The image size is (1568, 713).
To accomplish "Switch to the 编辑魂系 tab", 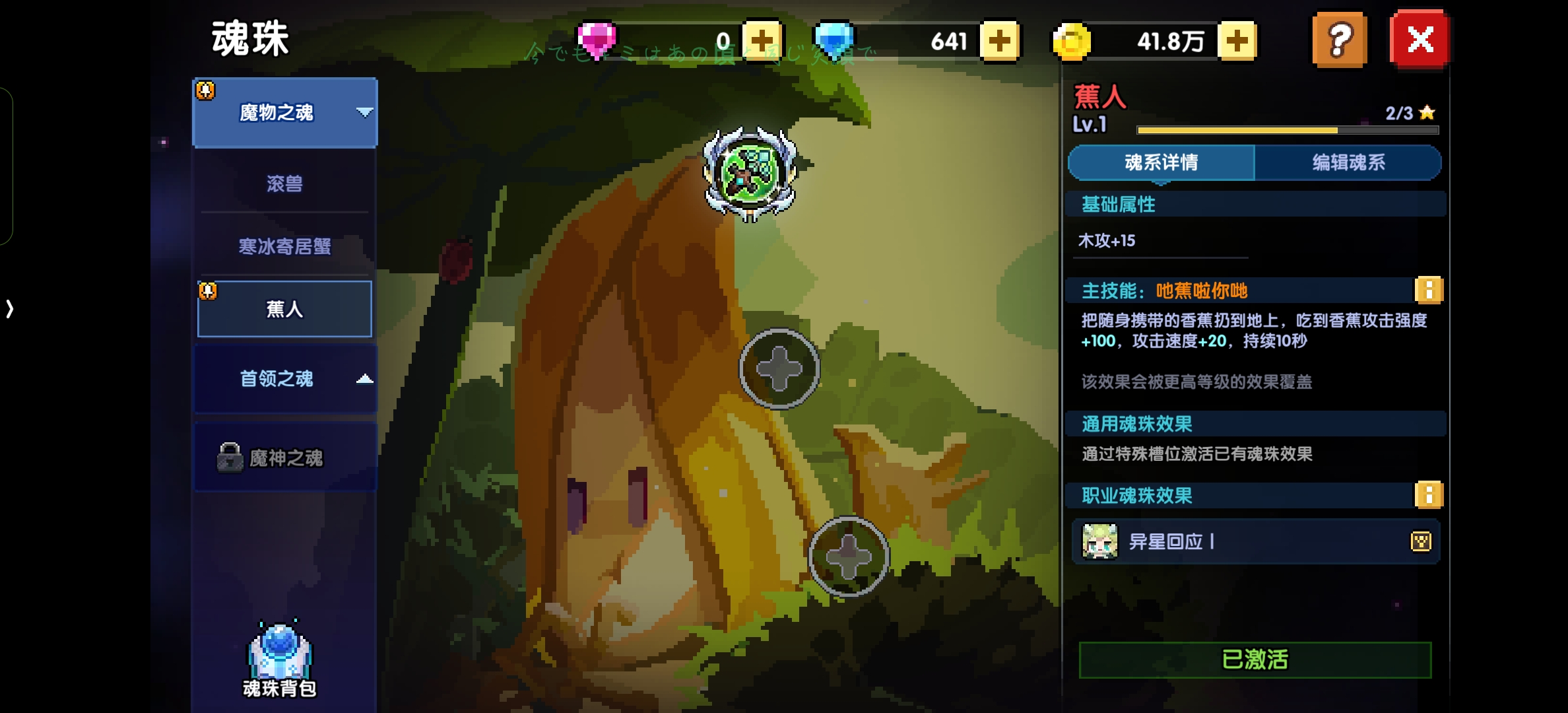I will tap(1348, 162).
